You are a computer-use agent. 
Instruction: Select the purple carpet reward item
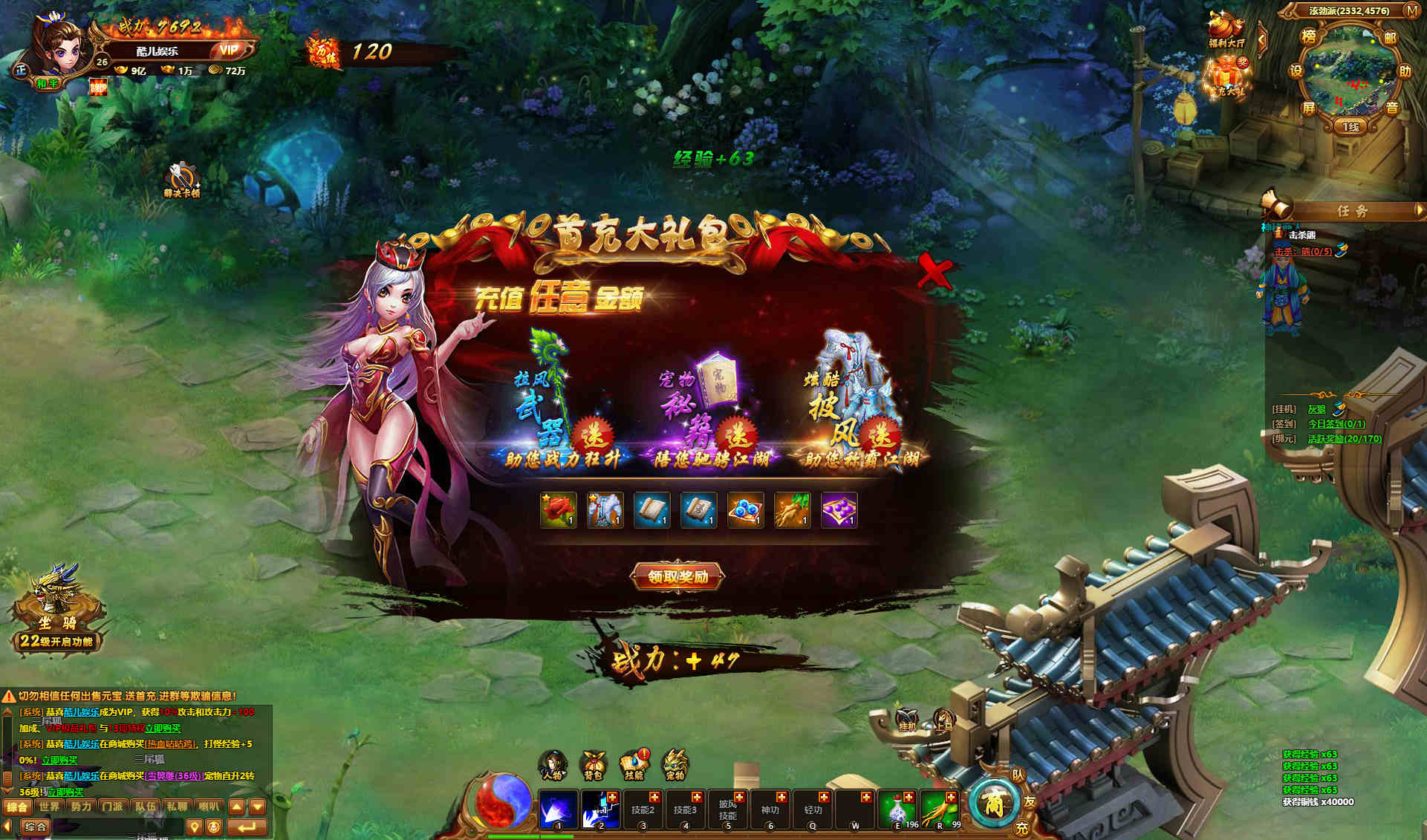pyautogui.click(x=839, y=510)
